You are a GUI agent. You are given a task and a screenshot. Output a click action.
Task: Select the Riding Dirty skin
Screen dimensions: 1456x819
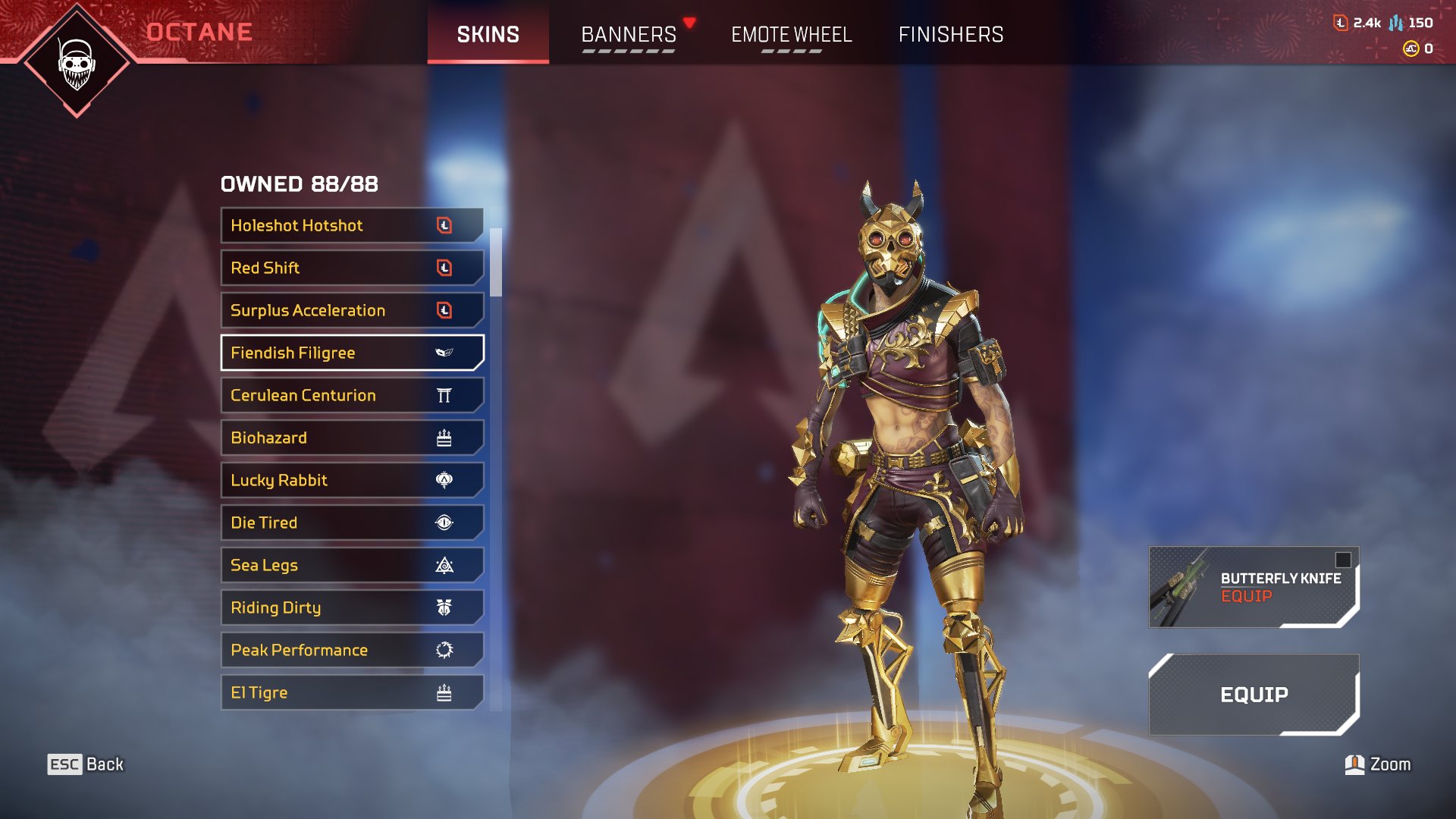(x=352, y=607)
